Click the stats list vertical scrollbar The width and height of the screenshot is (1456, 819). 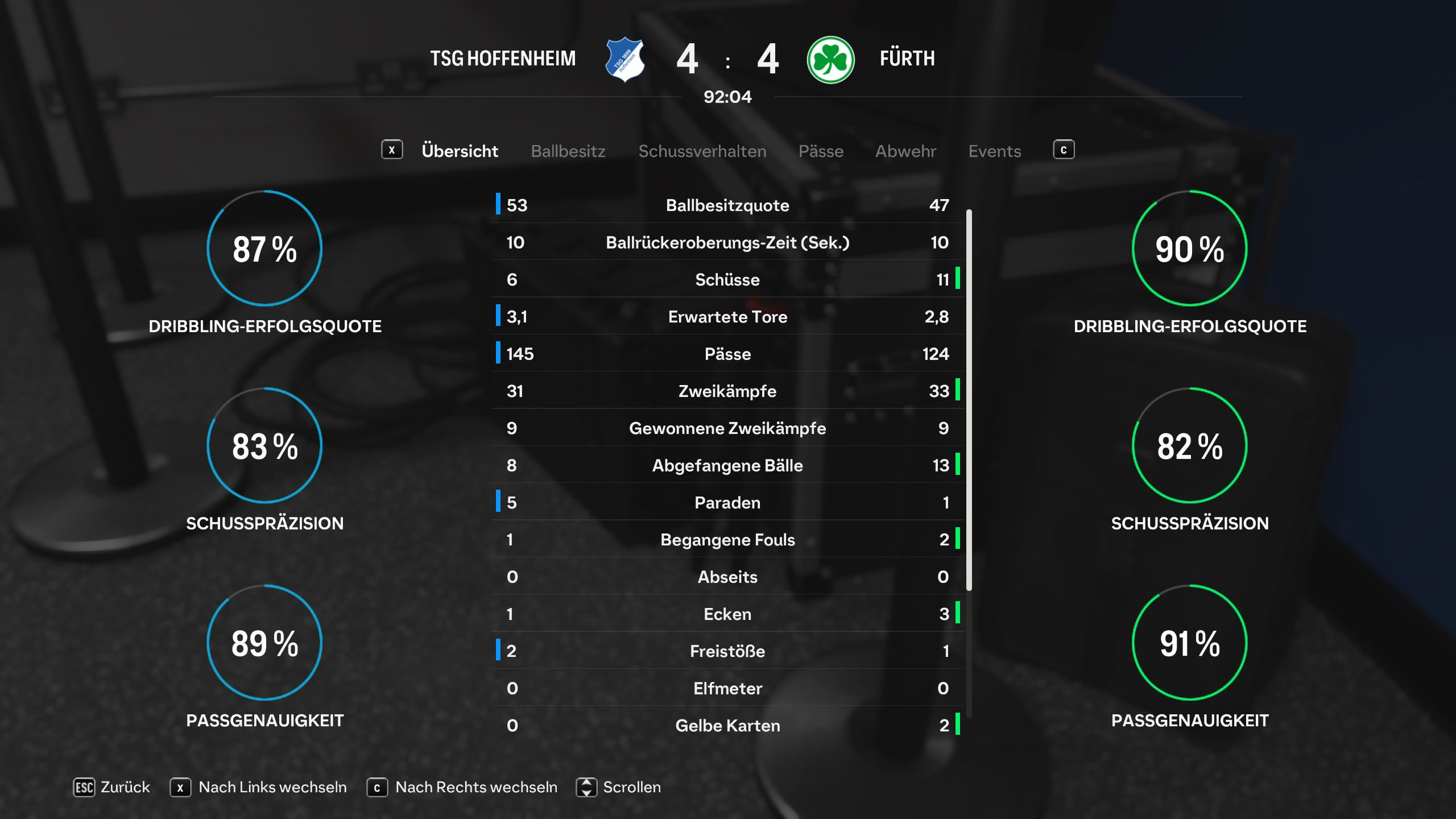(x=969, y=398)
